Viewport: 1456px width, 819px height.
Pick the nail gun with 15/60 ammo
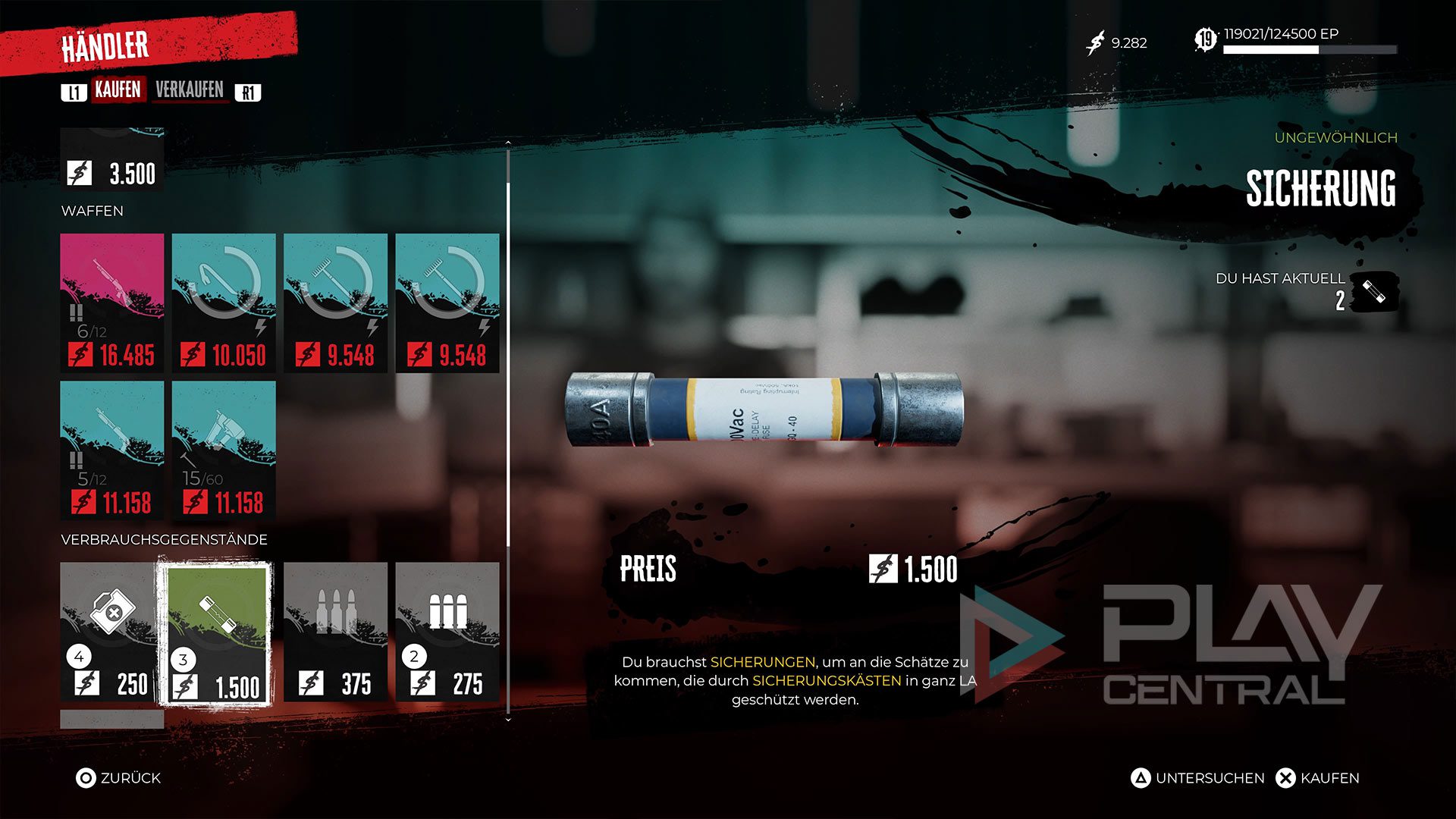[224, 450]
